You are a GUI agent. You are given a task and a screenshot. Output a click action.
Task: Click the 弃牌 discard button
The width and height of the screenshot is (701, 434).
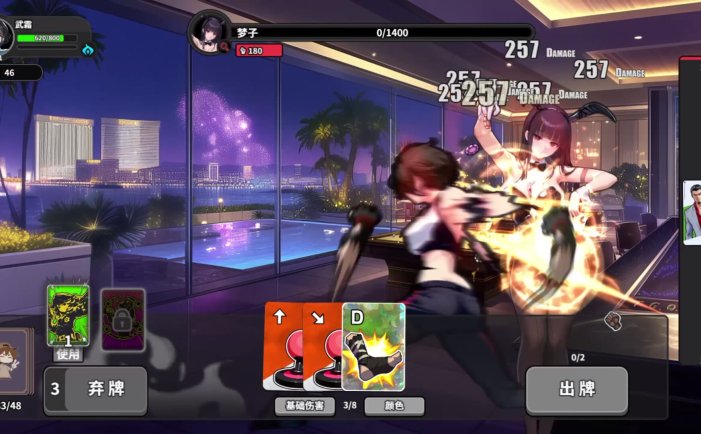click(x=96, y=390)
